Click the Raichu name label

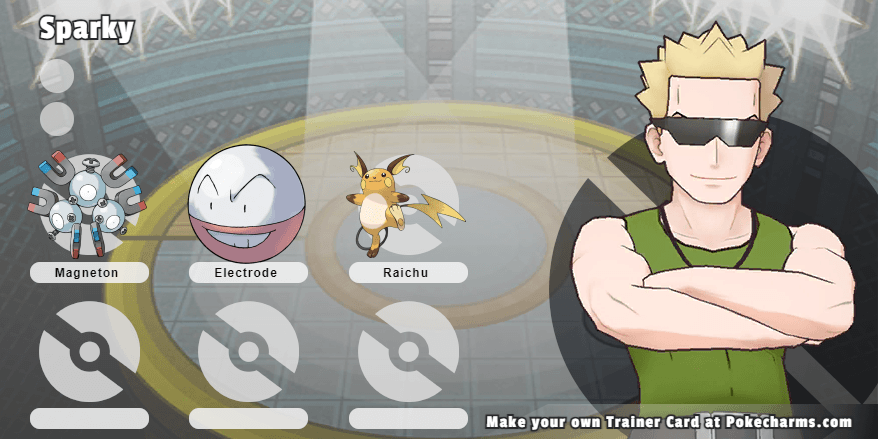[408, 273]
